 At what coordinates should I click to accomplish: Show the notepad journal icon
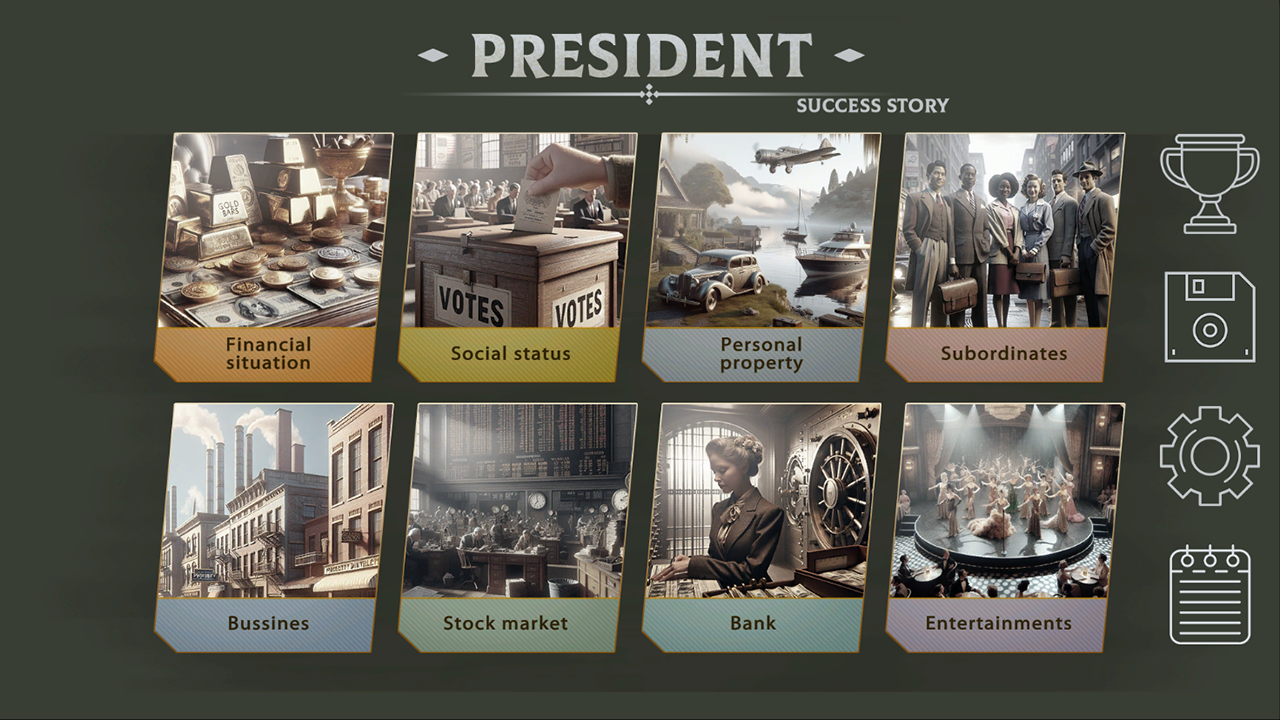pyautogui.click(x=1209, y=594)
